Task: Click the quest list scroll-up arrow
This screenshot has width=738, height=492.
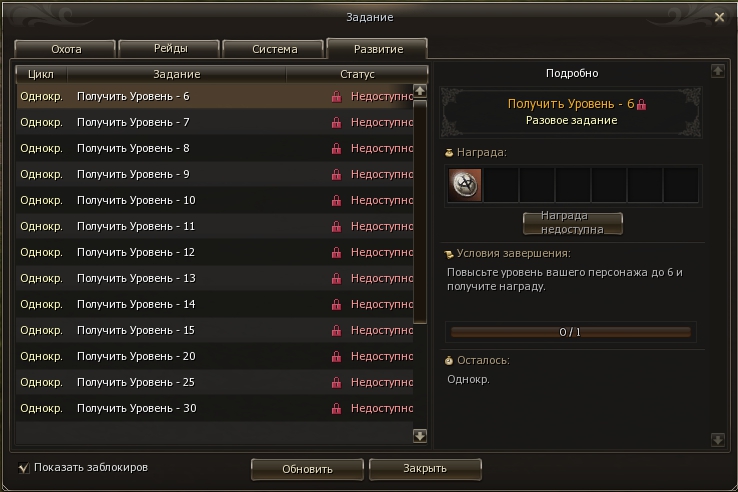Action: [x=420, y=90]
